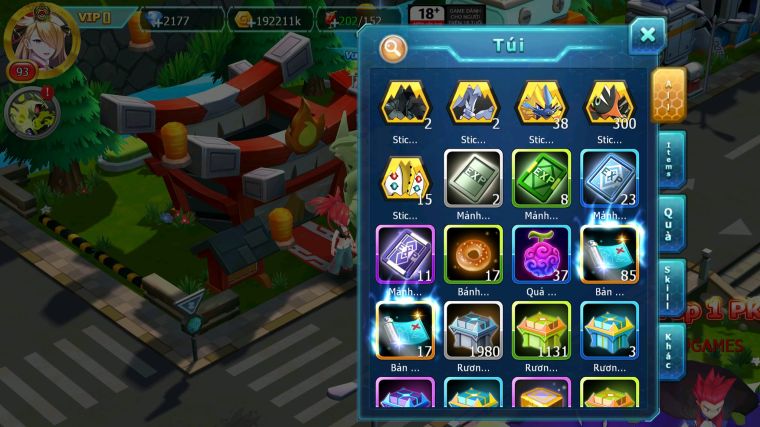Select the sticker stack of 300
Image resolution: width=760 pixels, height=427 pixels.
[609, 104]
